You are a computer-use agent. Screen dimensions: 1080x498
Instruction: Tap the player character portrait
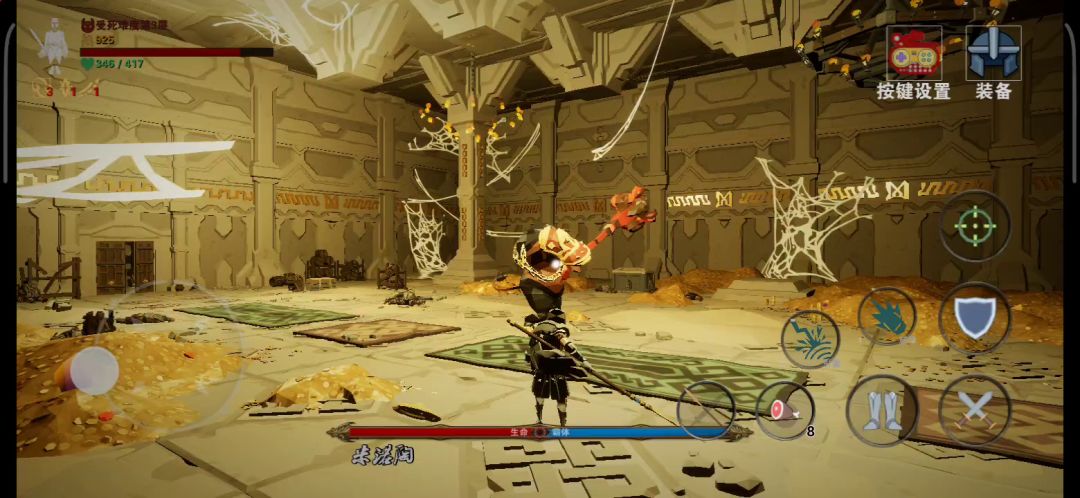(x=52, y=46)
